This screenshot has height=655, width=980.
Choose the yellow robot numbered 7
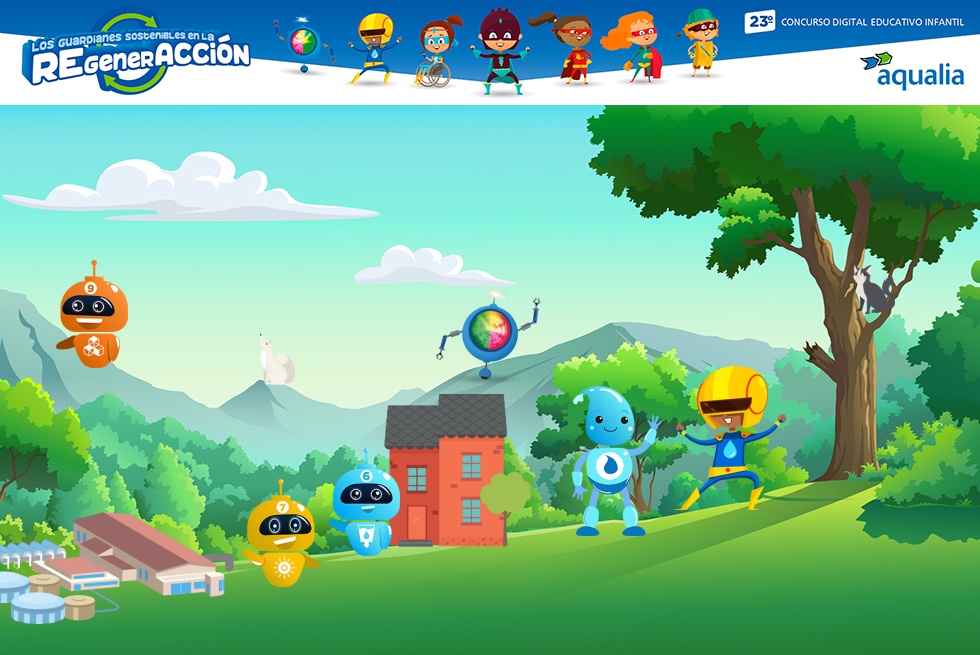click(281, 536)
